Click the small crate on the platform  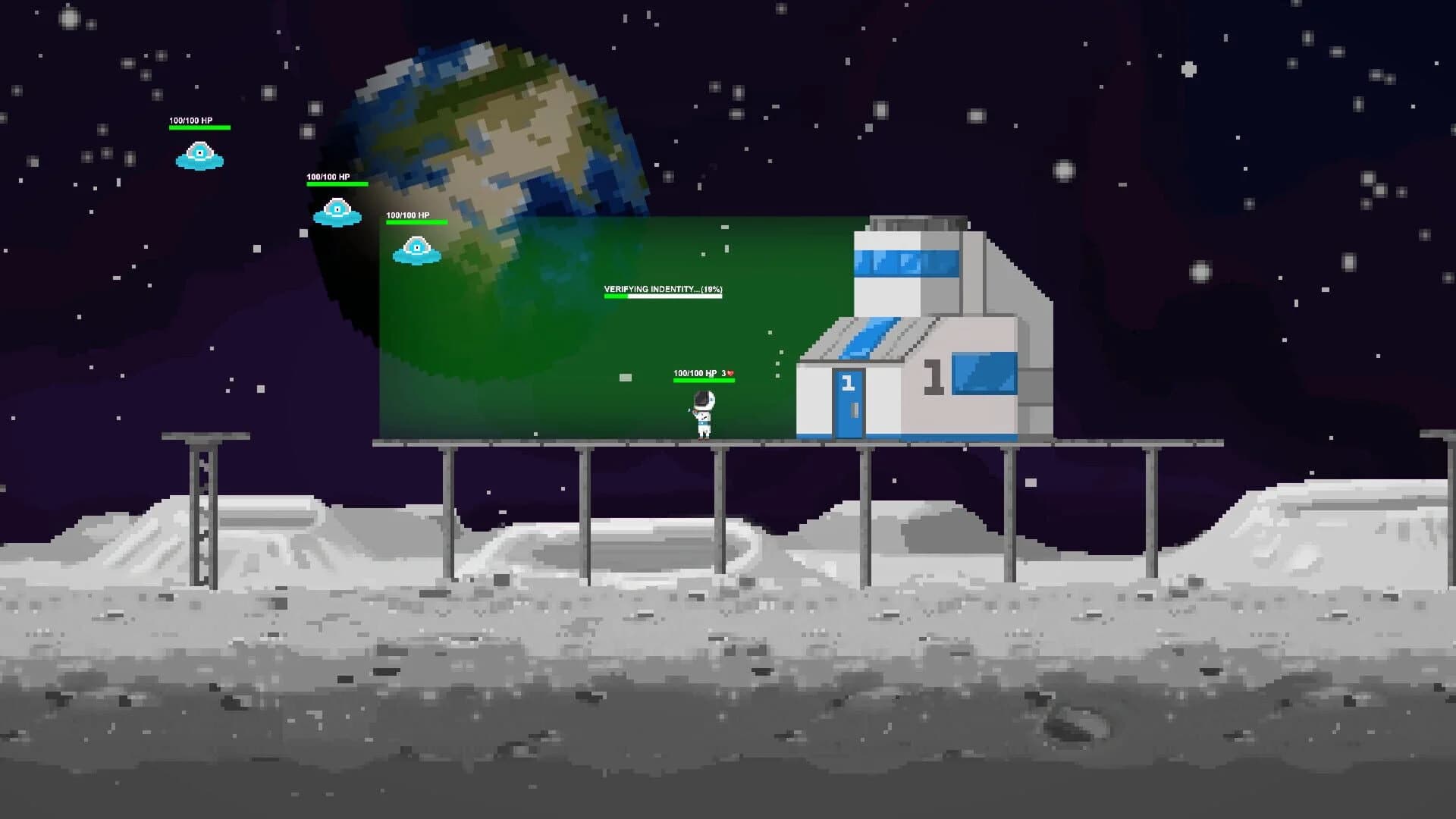(624, 375)
